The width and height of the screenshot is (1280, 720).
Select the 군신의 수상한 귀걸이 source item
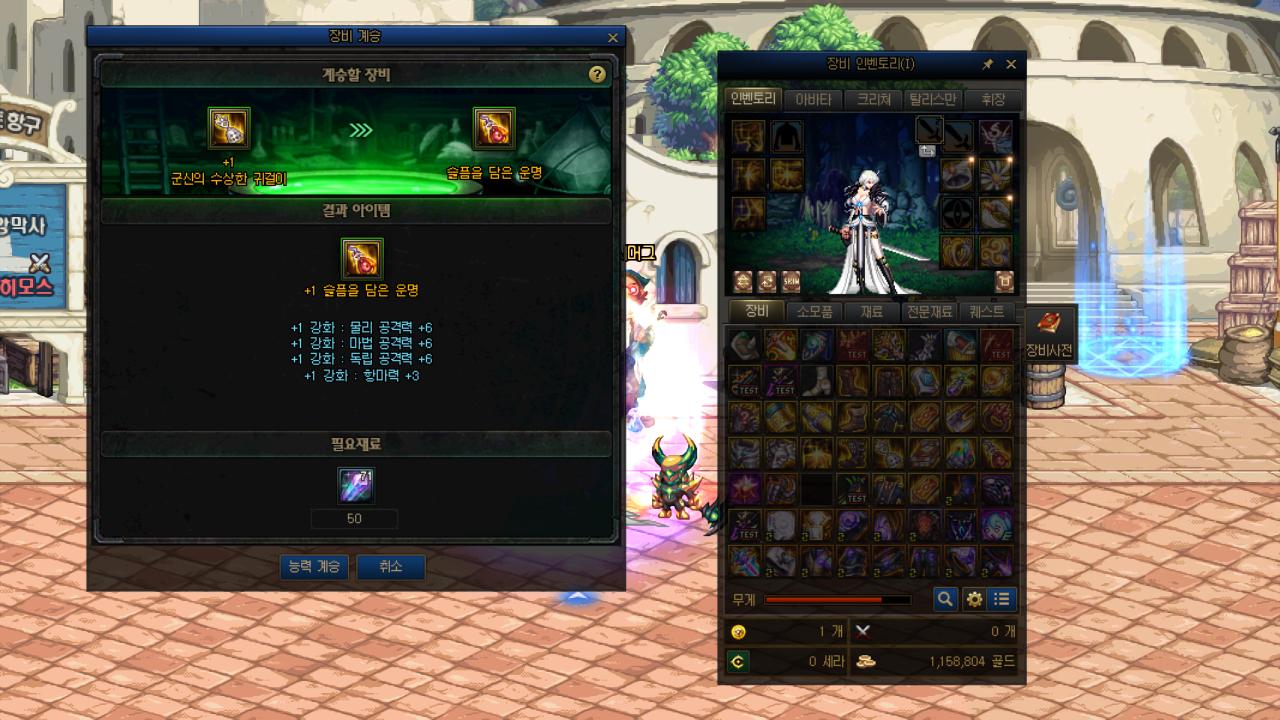(229, 129)
